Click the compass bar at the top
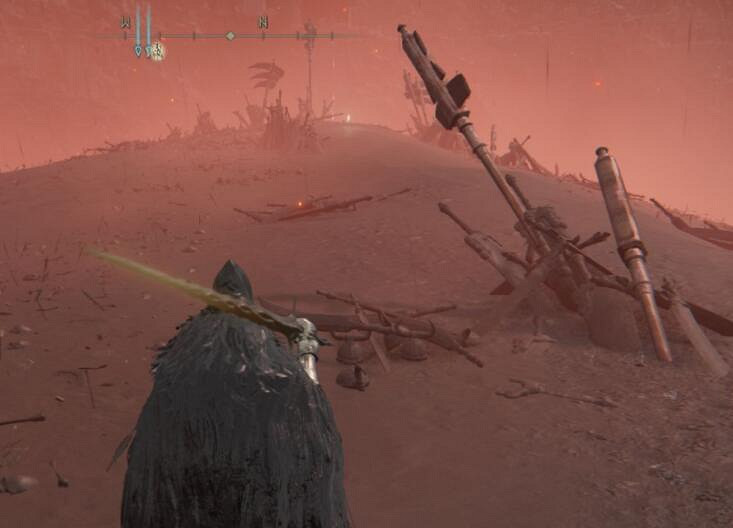733x528 pixels. [x=229, y=36]
